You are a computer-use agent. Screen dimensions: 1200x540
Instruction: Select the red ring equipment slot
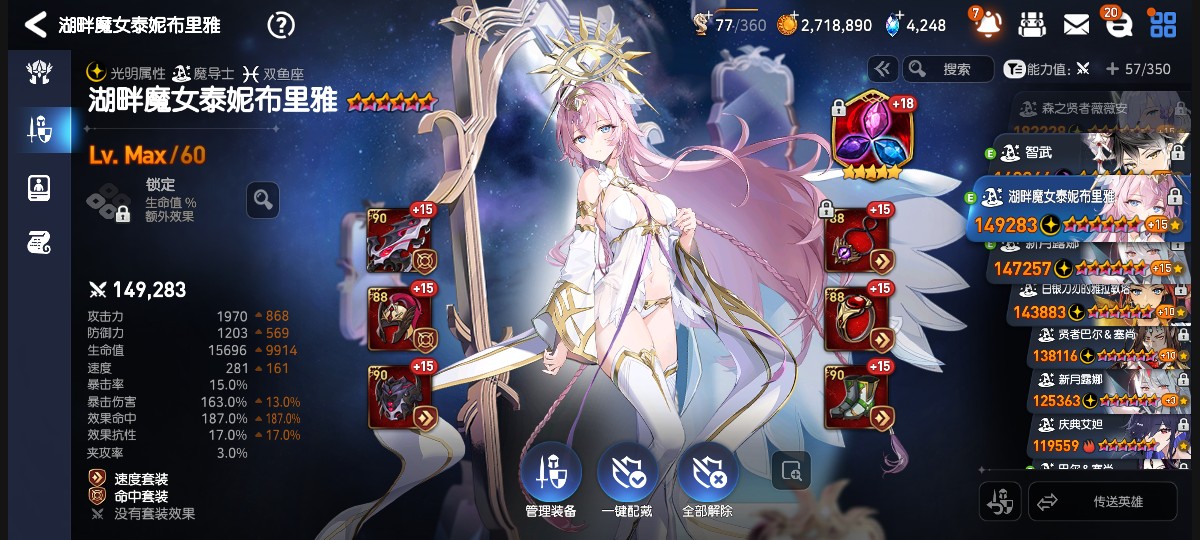pyautogui.click(x=856, y=320)
